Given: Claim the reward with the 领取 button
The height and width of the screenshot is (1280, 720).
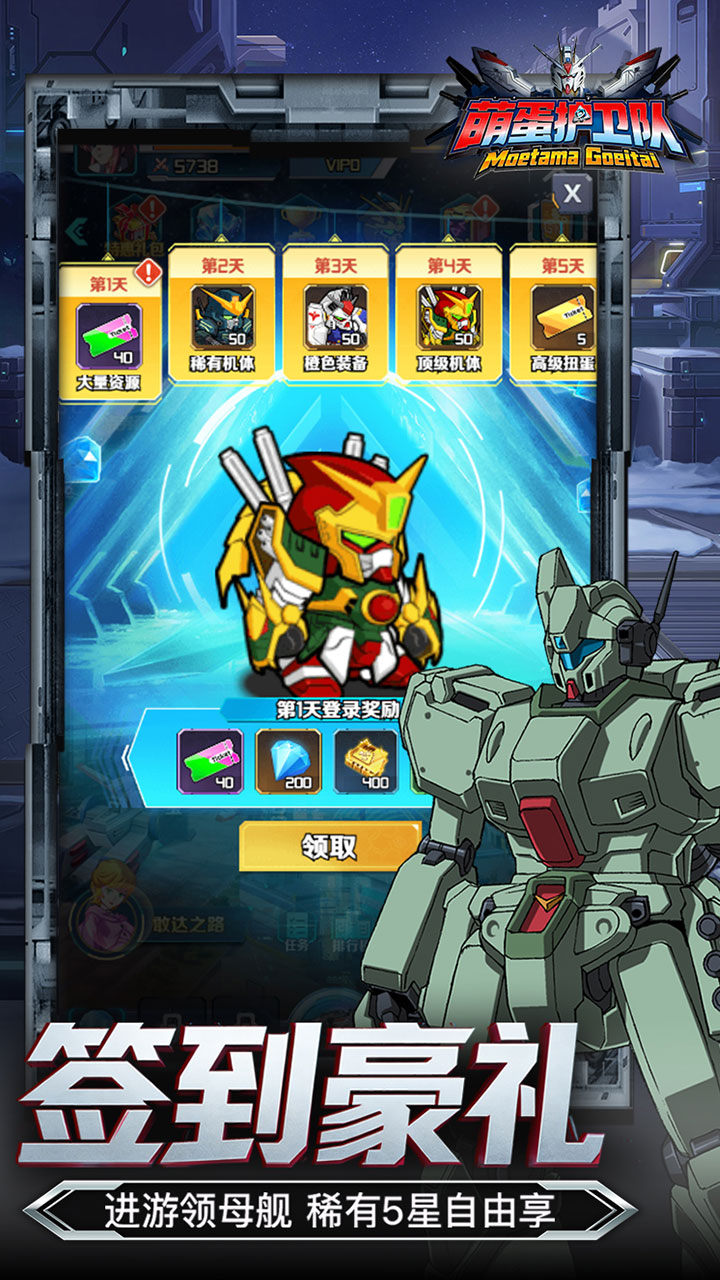Looking at the screenshot, I should click(329, 847).
